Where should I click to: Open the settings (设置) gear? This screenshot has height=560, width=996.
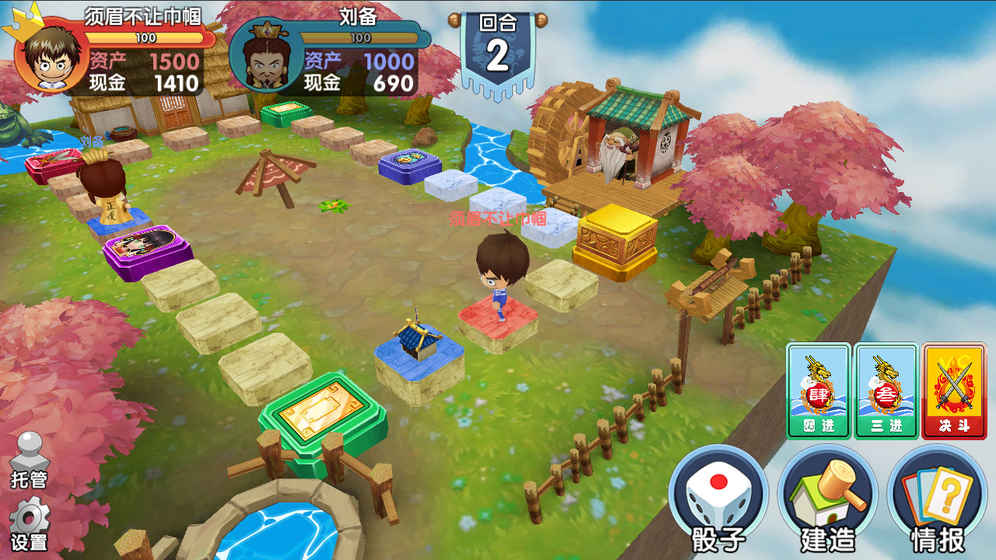coord(29,524)
